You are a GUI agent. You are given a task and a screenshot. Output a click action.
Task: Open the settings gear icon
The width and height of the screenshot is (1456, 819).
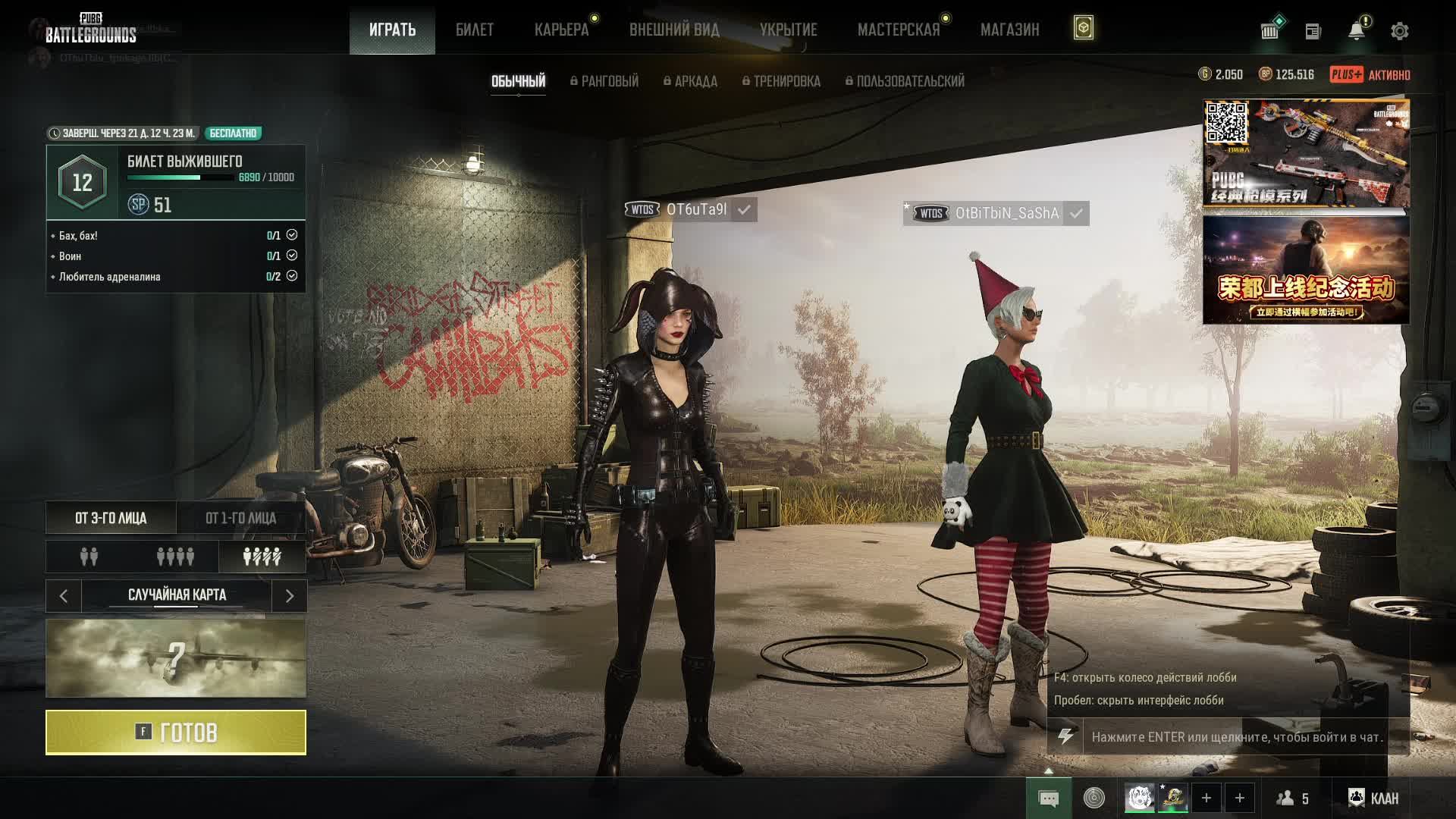point(1399,31)
